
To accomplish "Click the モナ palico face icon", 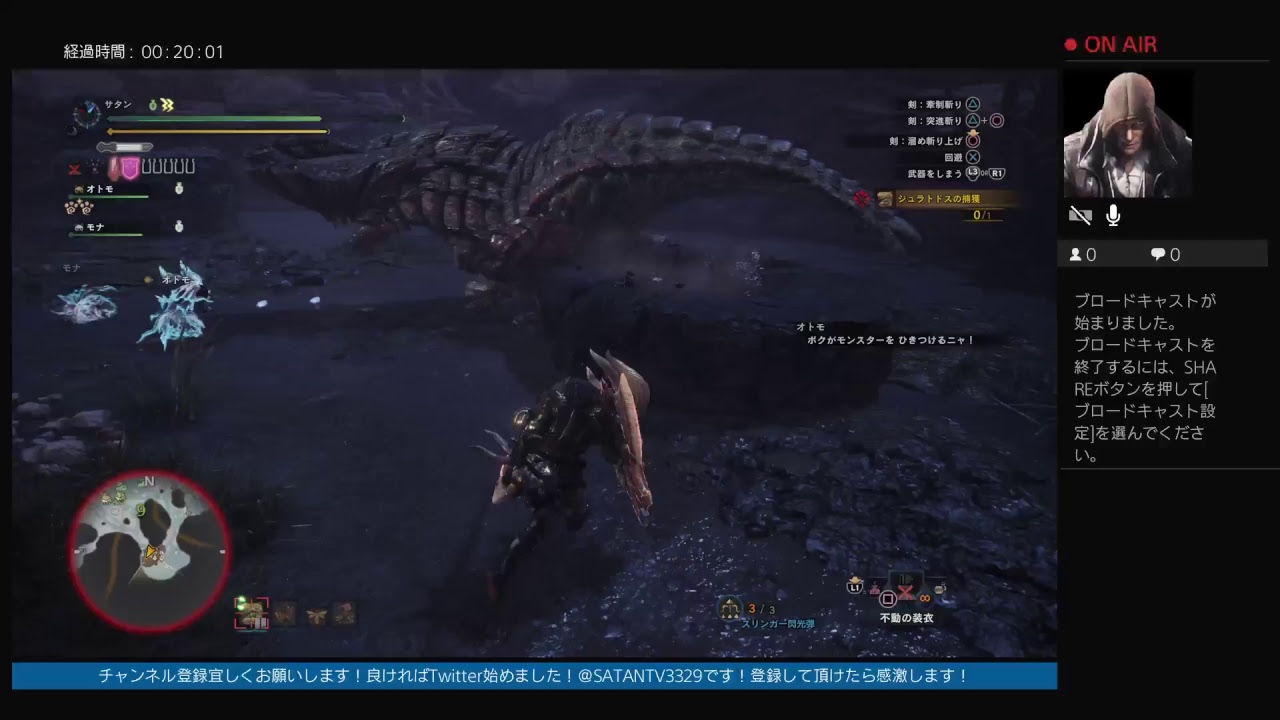I will (80, 226).
